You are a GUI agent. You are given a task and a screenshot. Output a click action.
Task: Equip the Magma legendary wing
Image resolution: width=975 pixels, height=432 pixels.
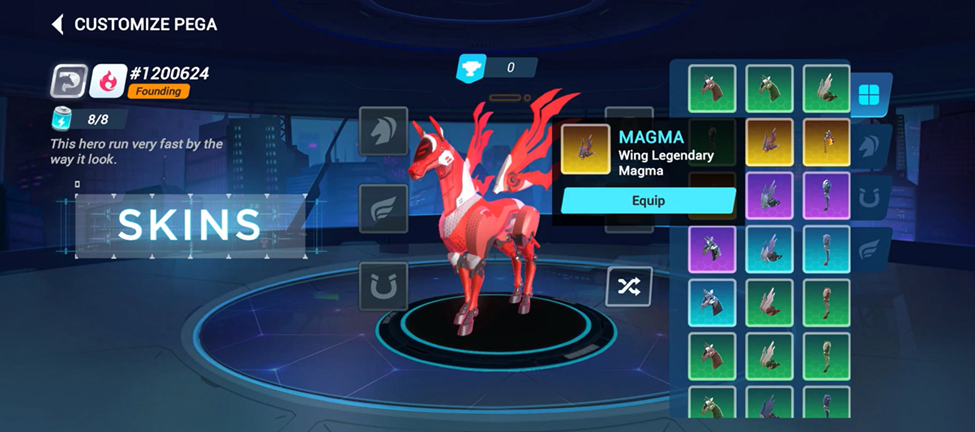tap(648, 200)
